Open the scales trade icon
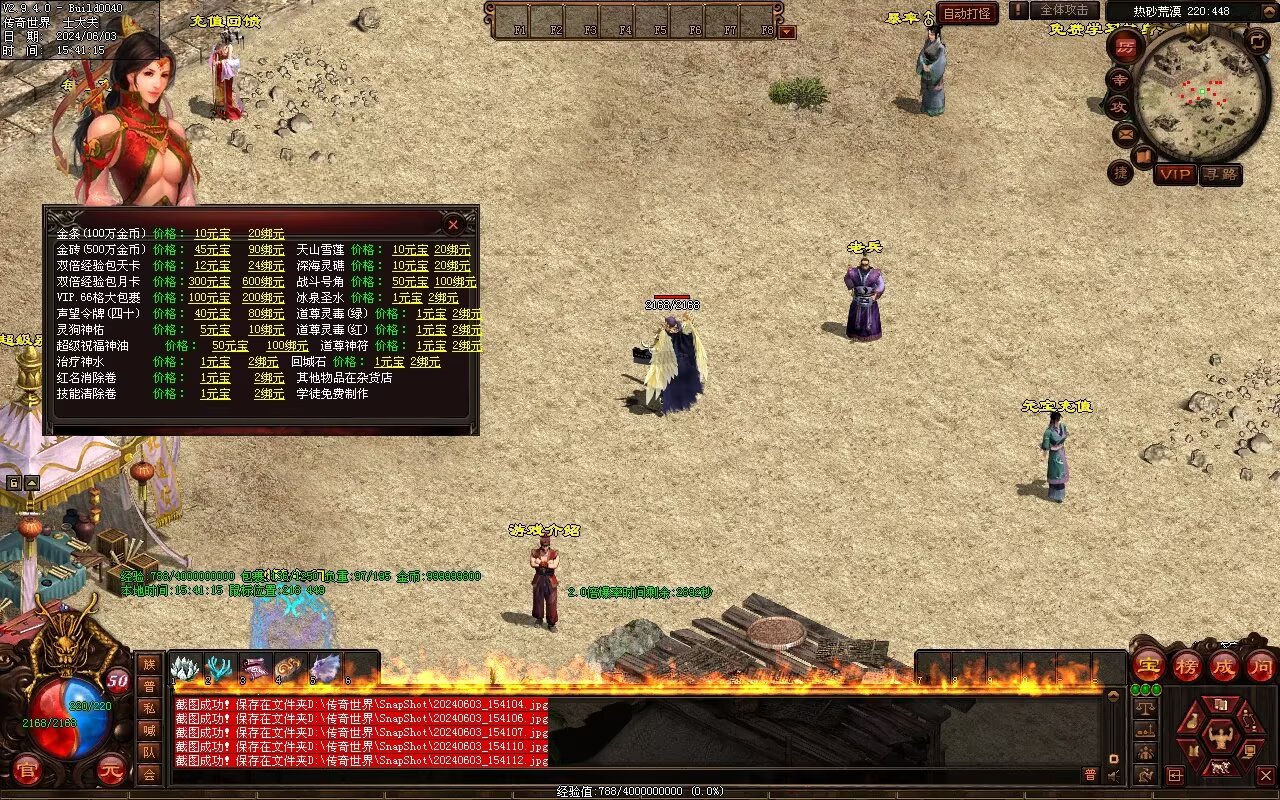 tap(1145, 708)
